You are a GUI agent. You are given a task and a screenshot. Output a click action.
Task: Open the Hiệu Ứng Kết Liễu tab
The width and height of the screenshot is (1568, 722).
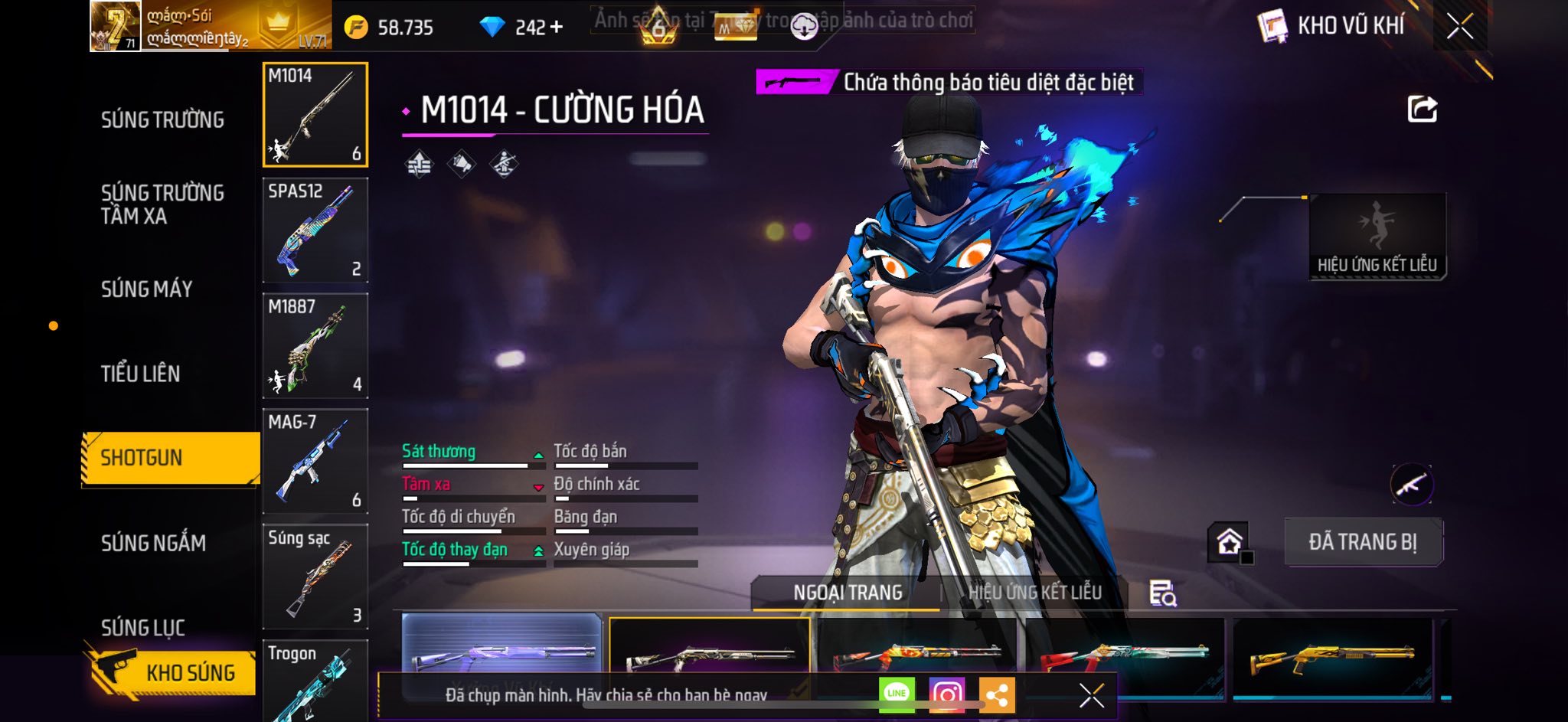[x=1034, y=593]
